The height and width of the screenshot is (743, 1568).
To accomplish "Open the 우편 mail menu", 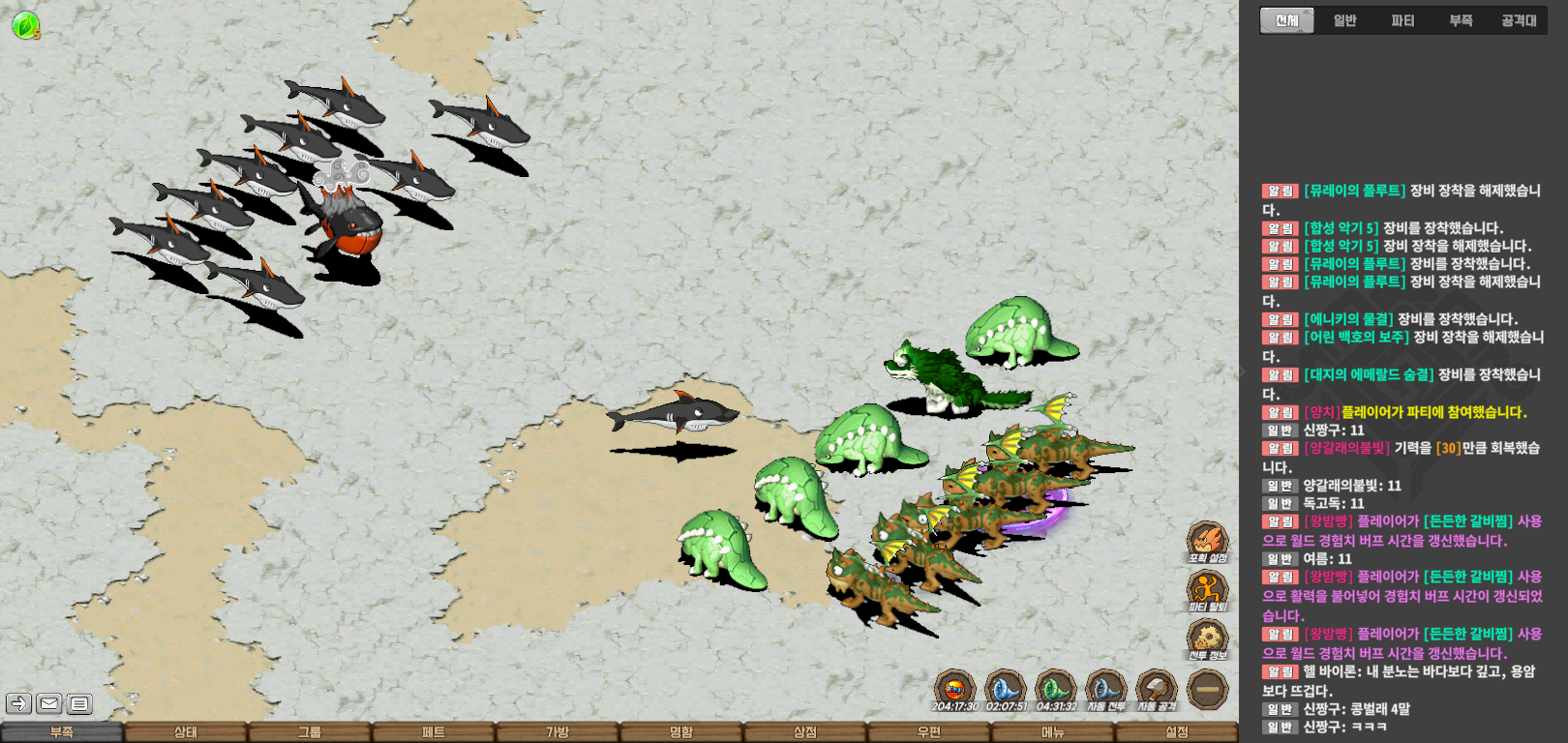I will [928, 732].
